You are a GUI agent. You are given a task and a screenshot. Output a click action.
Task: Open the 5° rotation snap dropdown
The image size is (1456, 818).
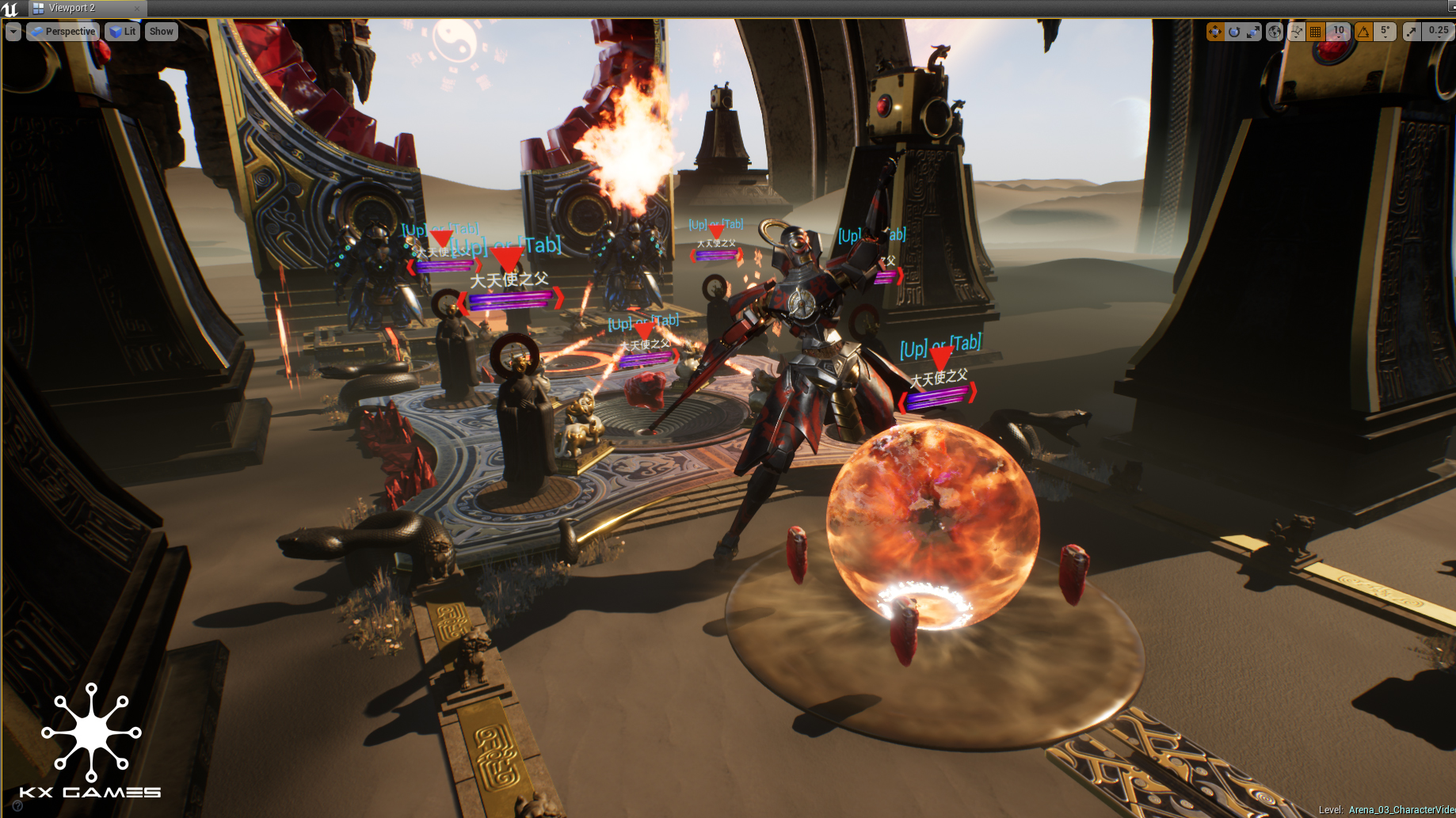pos(1385,32)
